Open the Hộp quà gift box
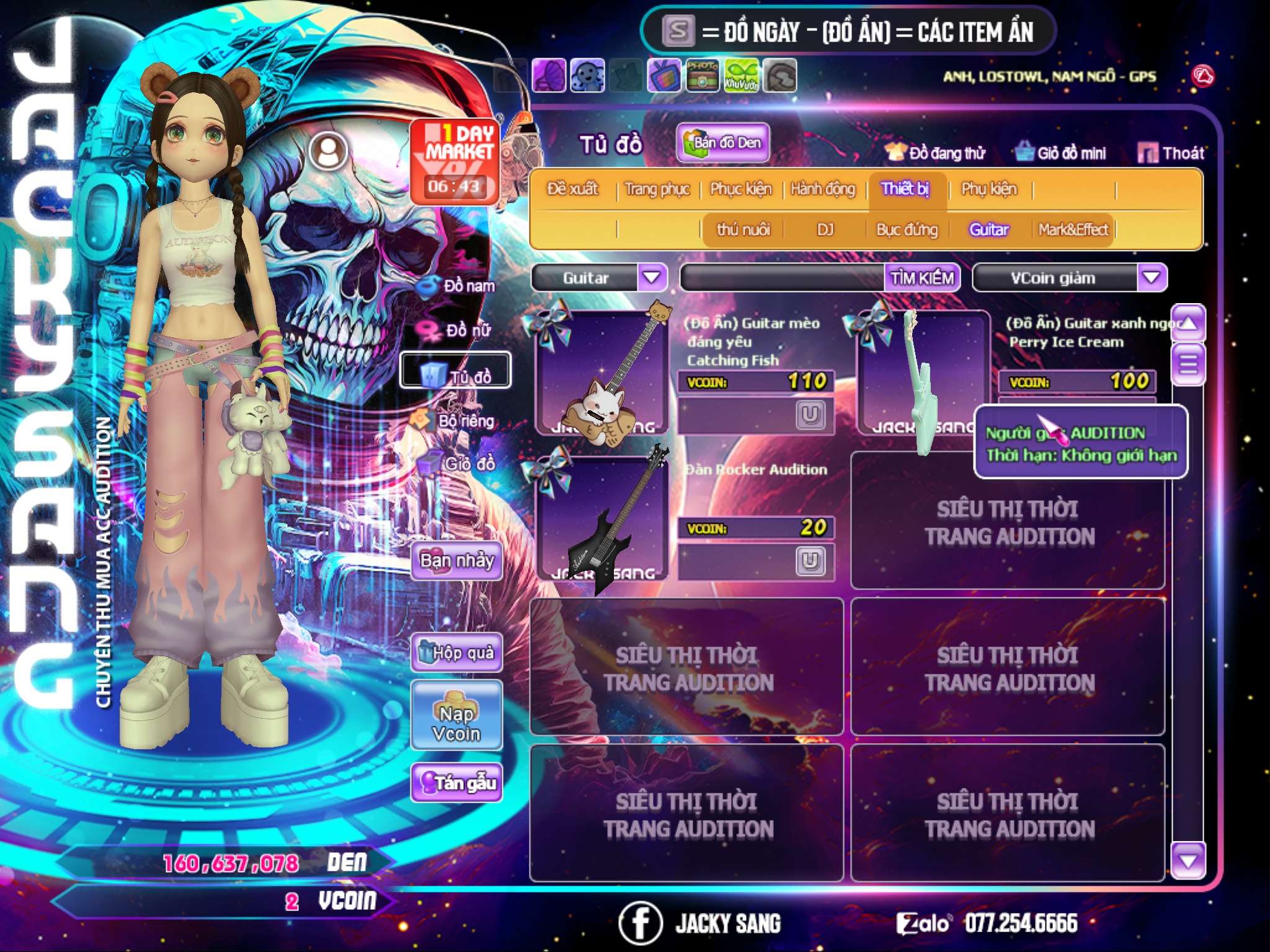This screenshot has height=952, width=1270. click(456, 653)
